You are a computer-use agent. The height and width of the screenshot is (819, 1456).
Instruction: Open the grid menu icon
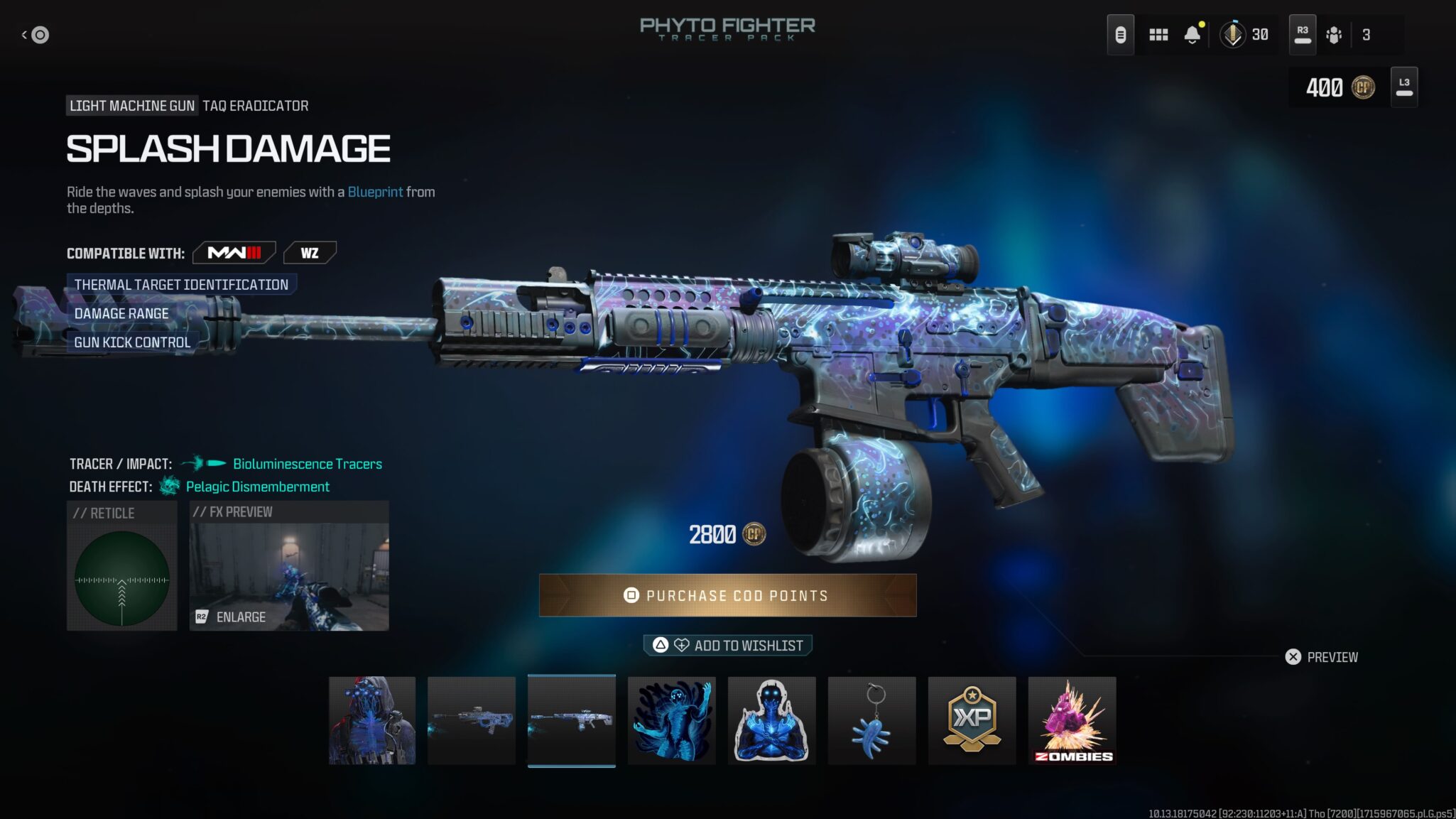click(1158, 34)
